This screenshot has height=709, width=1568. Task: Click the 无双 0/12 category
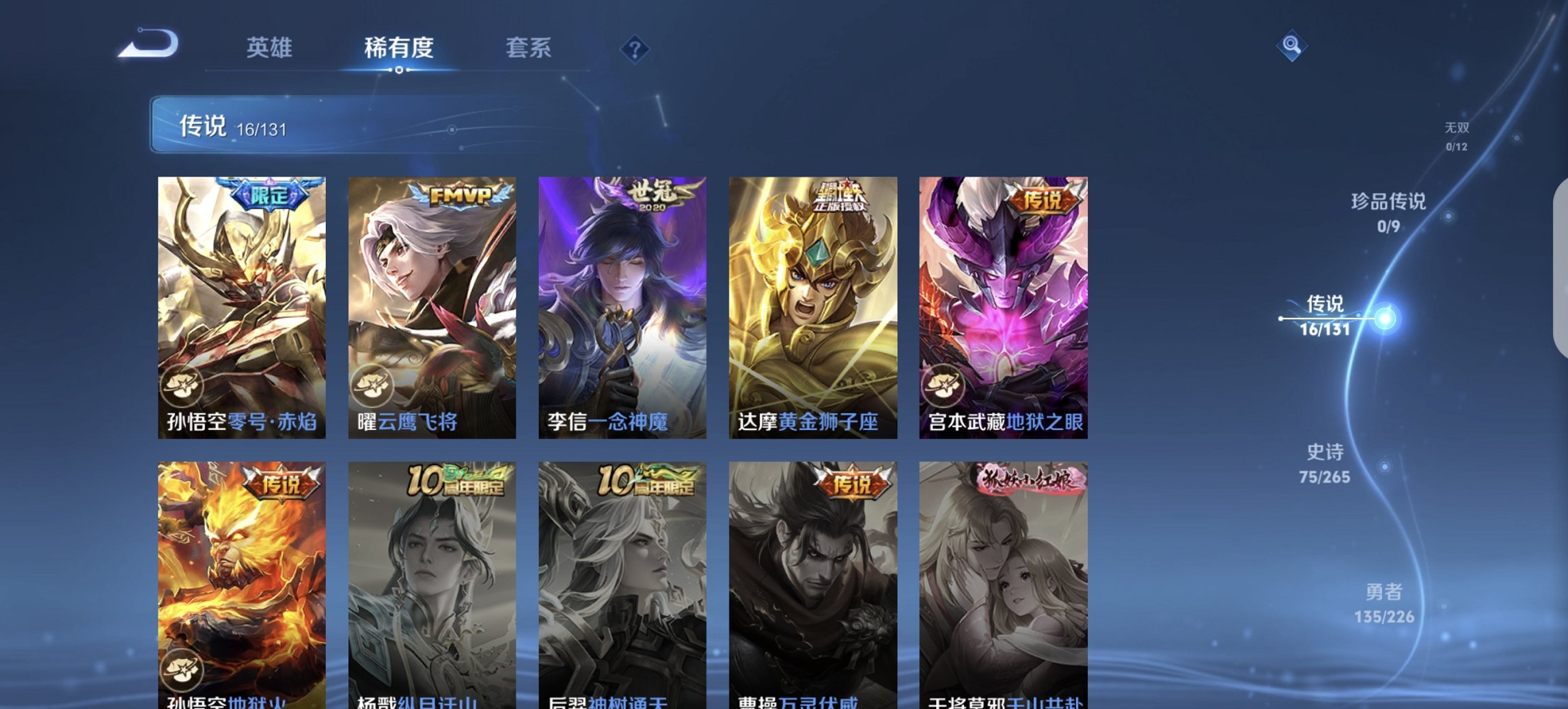coord(1456,133)
